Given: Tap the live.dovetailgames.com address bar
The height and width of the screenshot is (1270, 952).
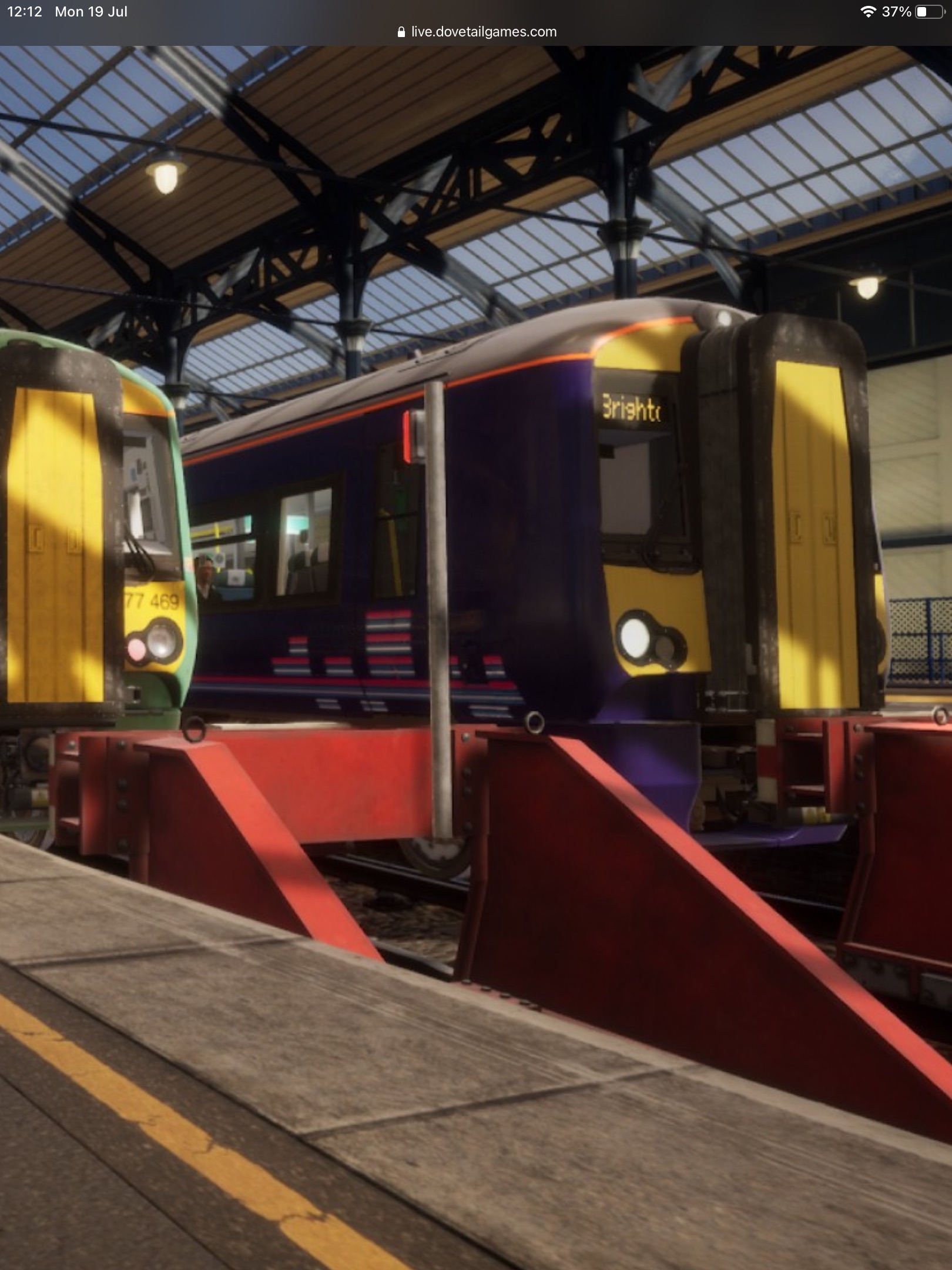Looking at the screenshot, I should [477, 32].
